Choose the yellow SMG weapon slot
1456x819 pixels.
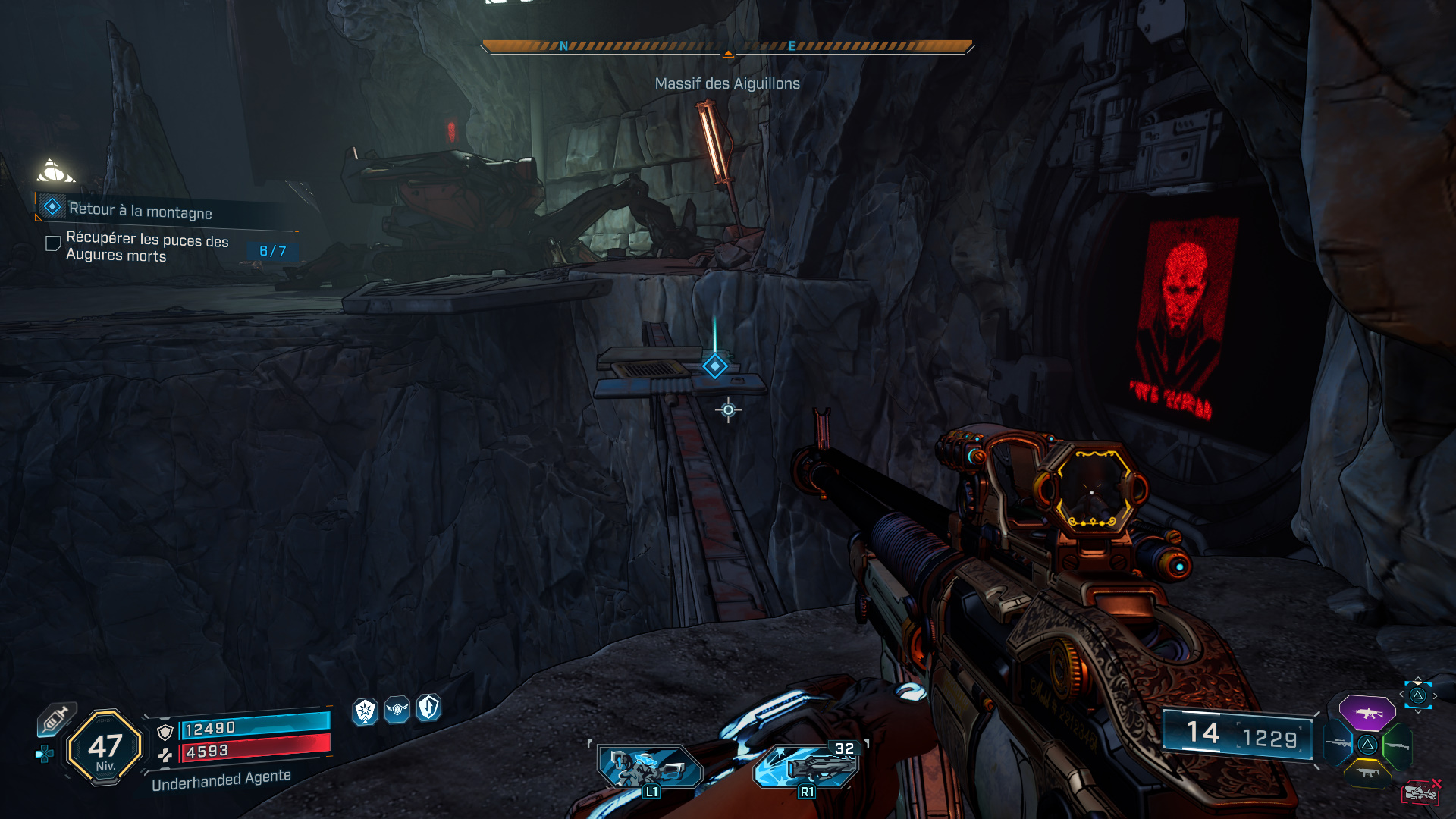[x=1367, y=773]
